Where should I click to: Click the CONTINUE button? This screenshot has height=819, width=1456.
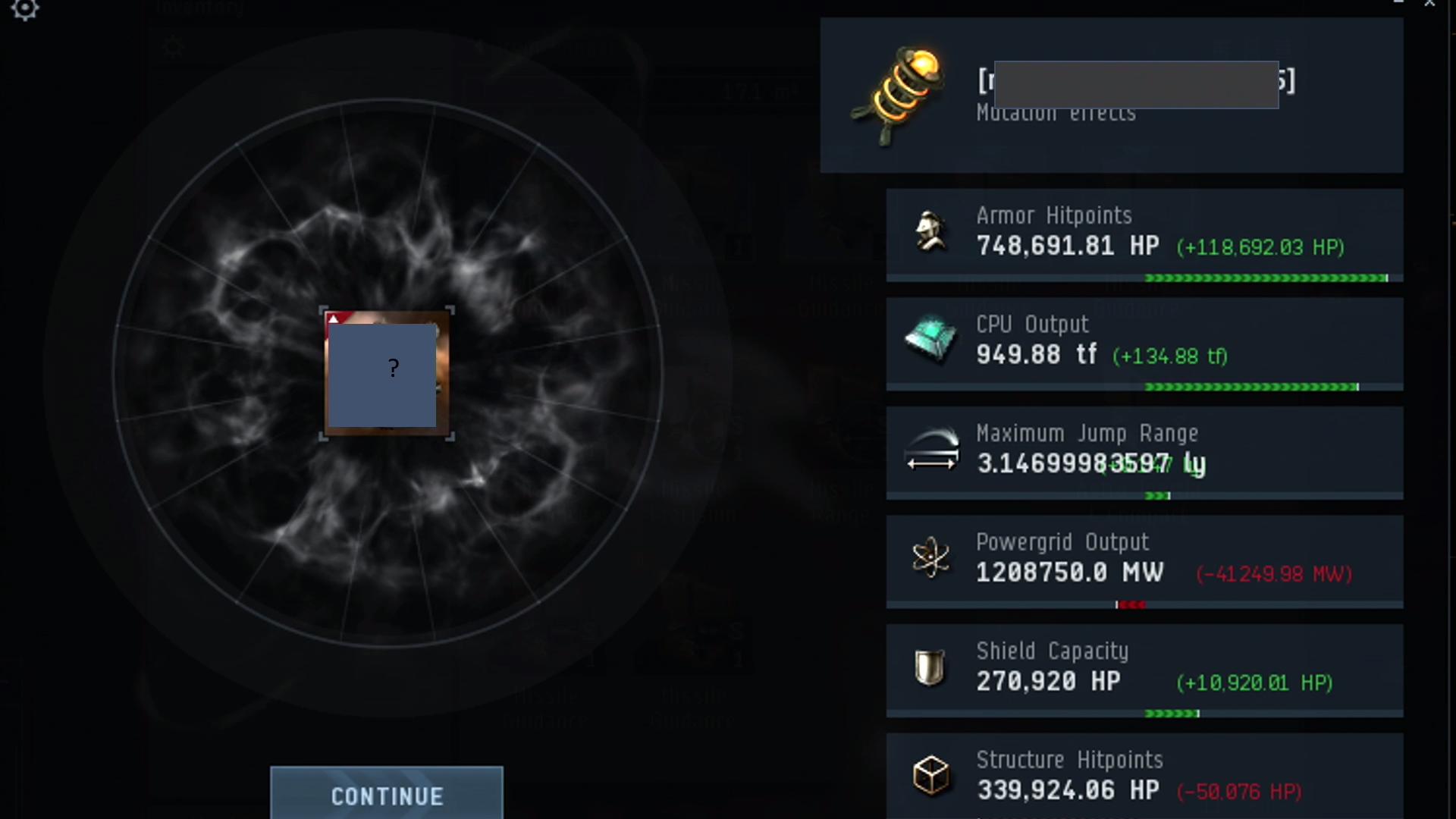click(x=387, y=795)
